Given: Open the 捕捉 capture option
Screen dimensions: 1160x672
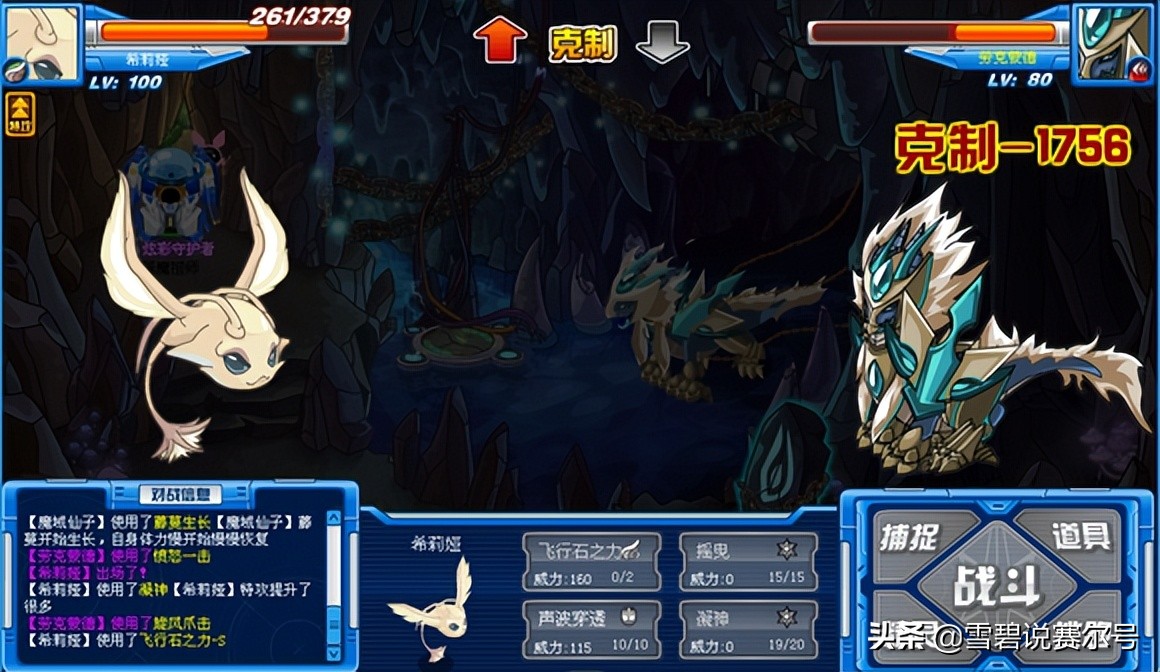Looking at the screenshot, I should tap(910, 536).
